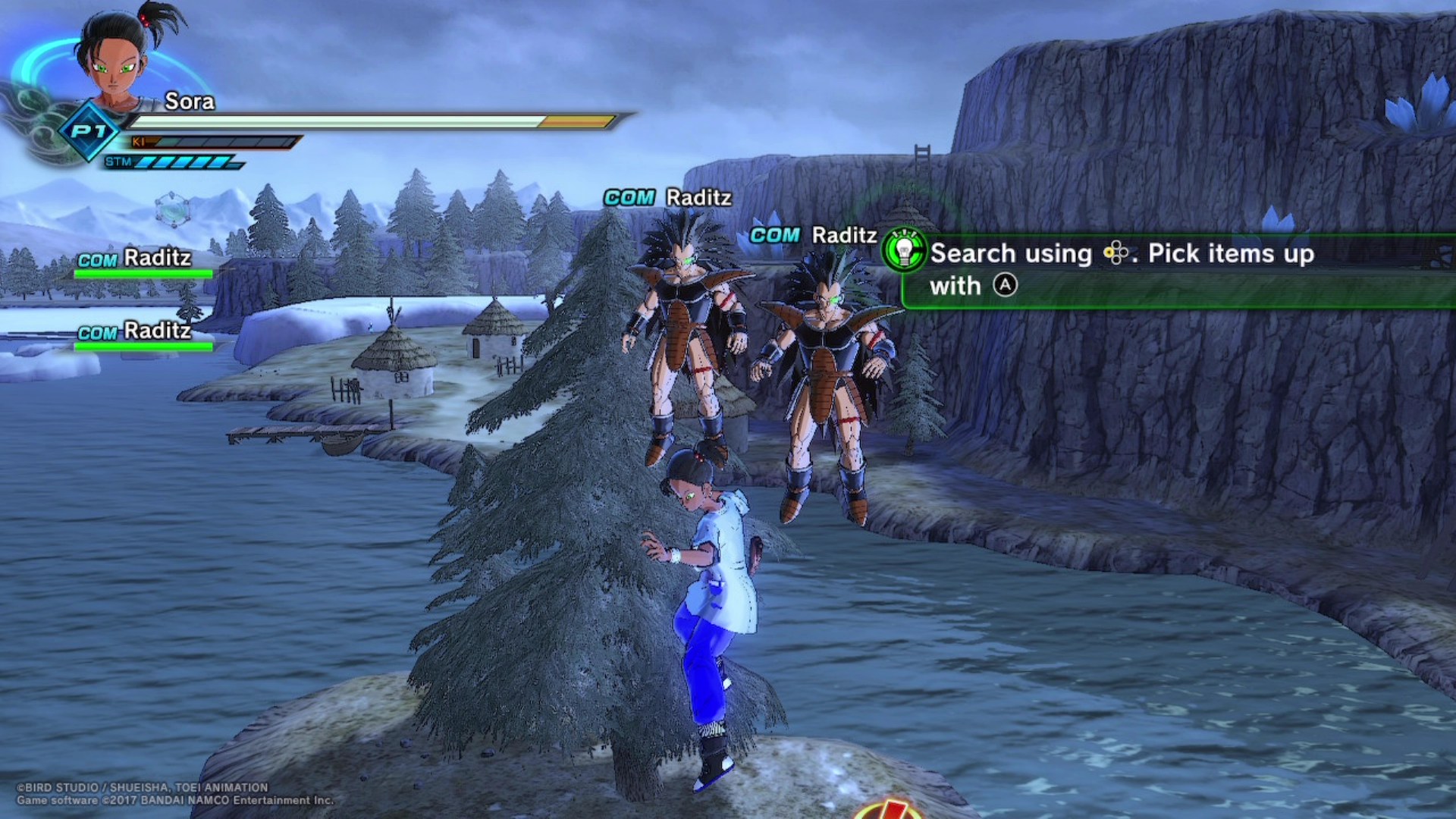Select the P1 diamond badge

pyautogui.click(x=89, y=132)
